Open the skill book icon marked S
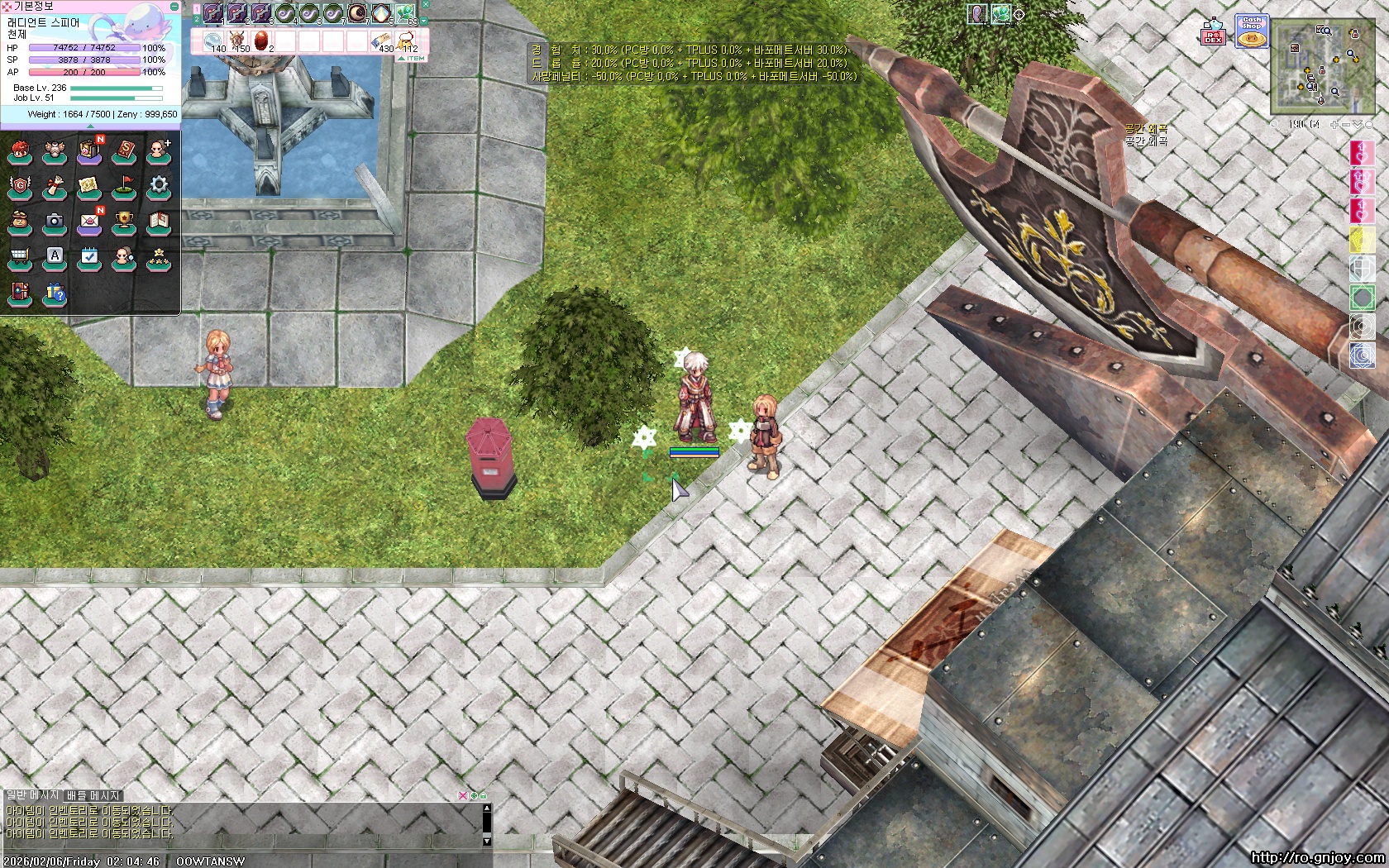The height and width of the screenshot is (868, 1389). click(124, 151)
